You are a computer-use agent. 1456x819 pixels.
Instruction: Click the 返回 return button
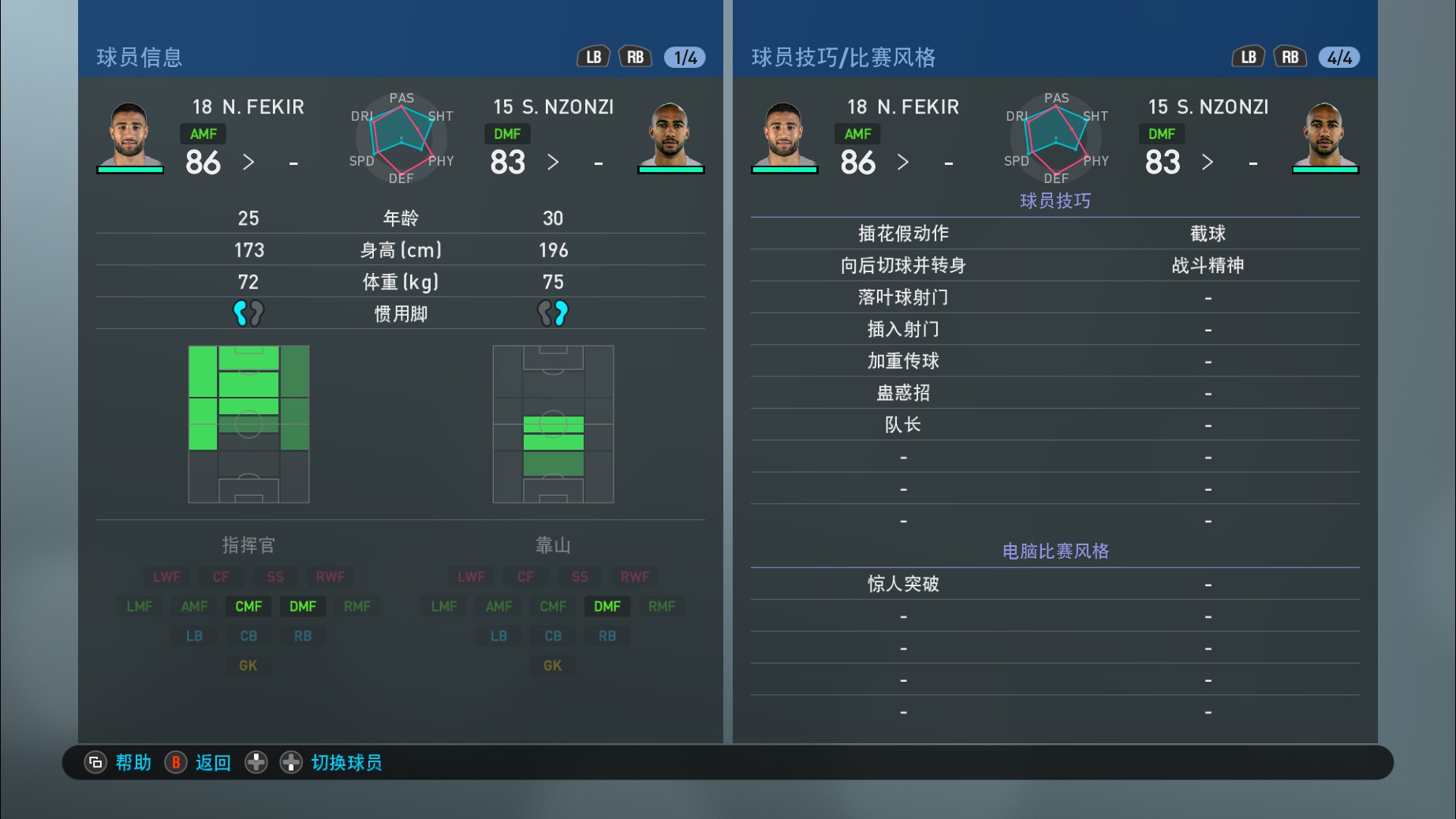tap(211, 762)
